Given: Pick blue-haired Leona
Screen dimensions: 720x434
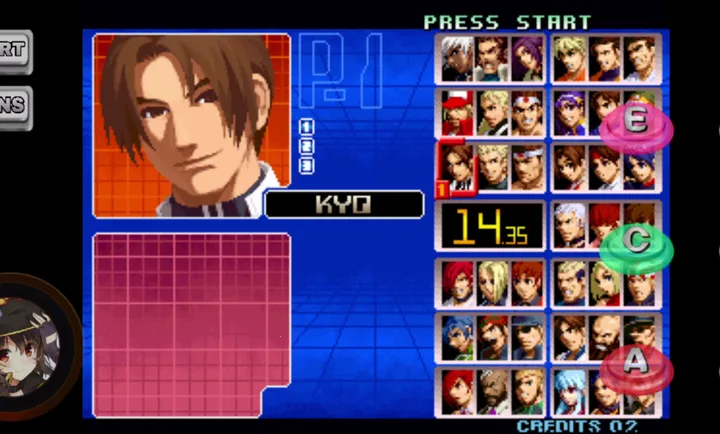Looking at the screenshot, I should click(458, 338).
